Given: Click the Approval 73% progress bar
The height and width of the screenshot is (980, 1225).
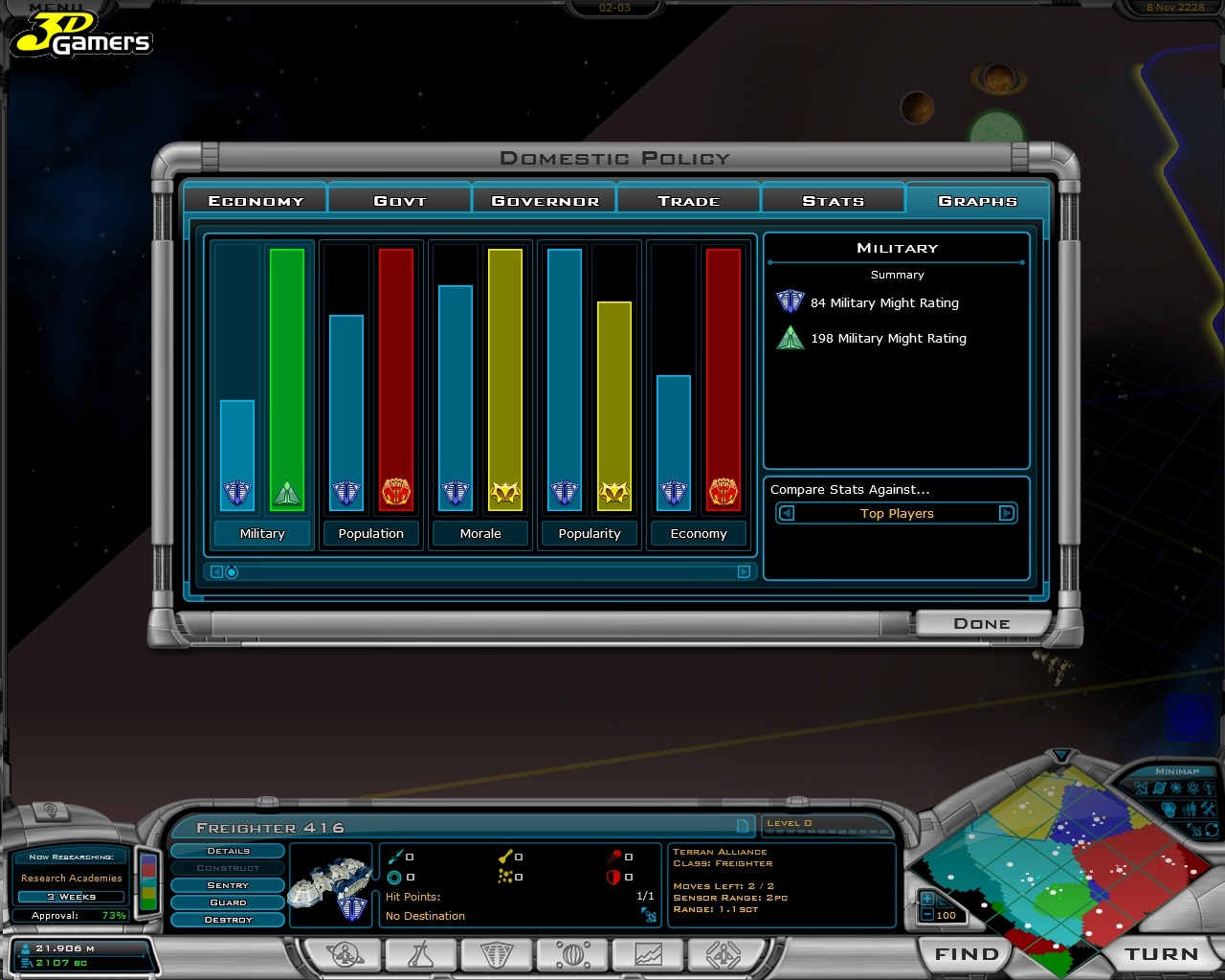Looking at the screenshot, I should tap(71, 915).
